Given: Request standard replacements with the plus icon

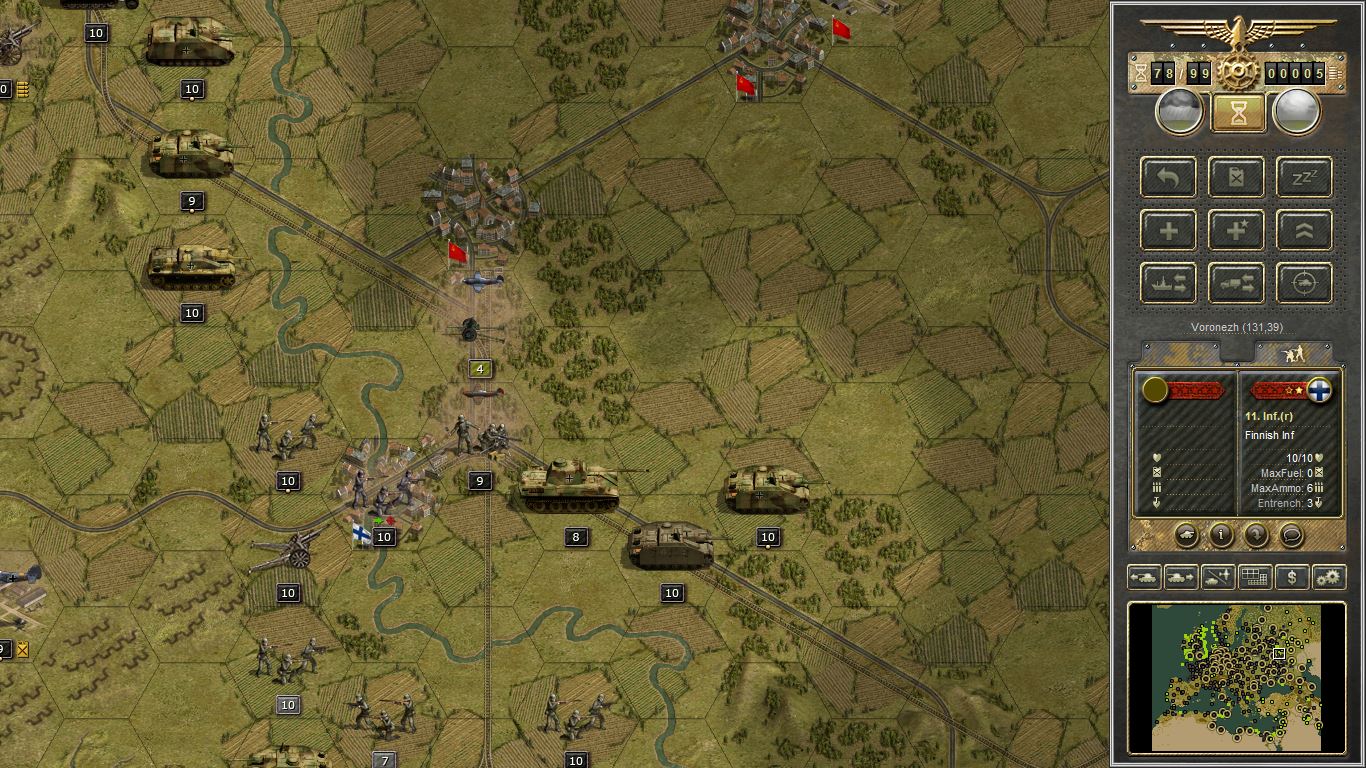Looking at the screenshot, I should pos(1168,230).
